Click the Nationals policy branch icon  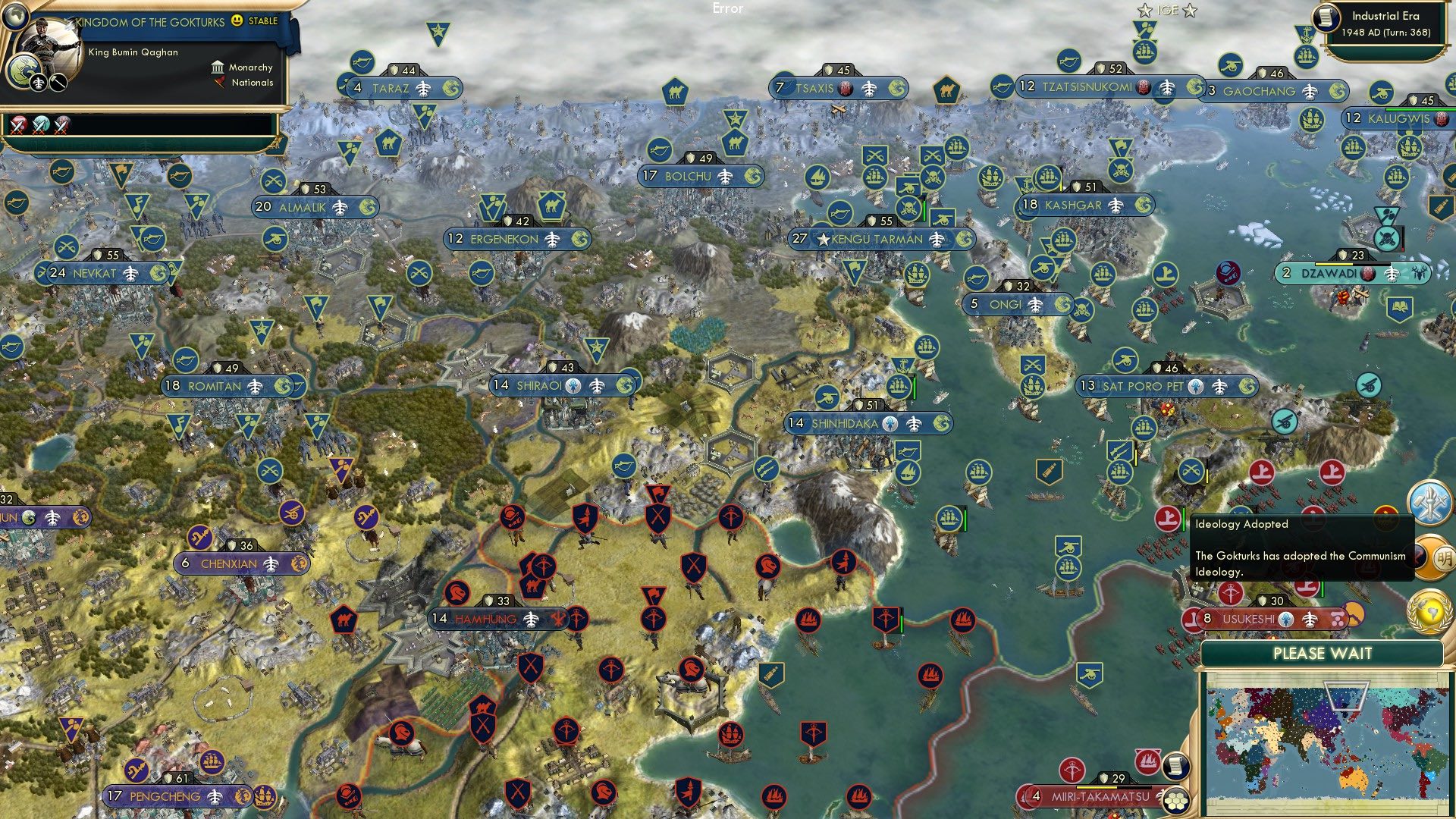click(x=220, y=83)
